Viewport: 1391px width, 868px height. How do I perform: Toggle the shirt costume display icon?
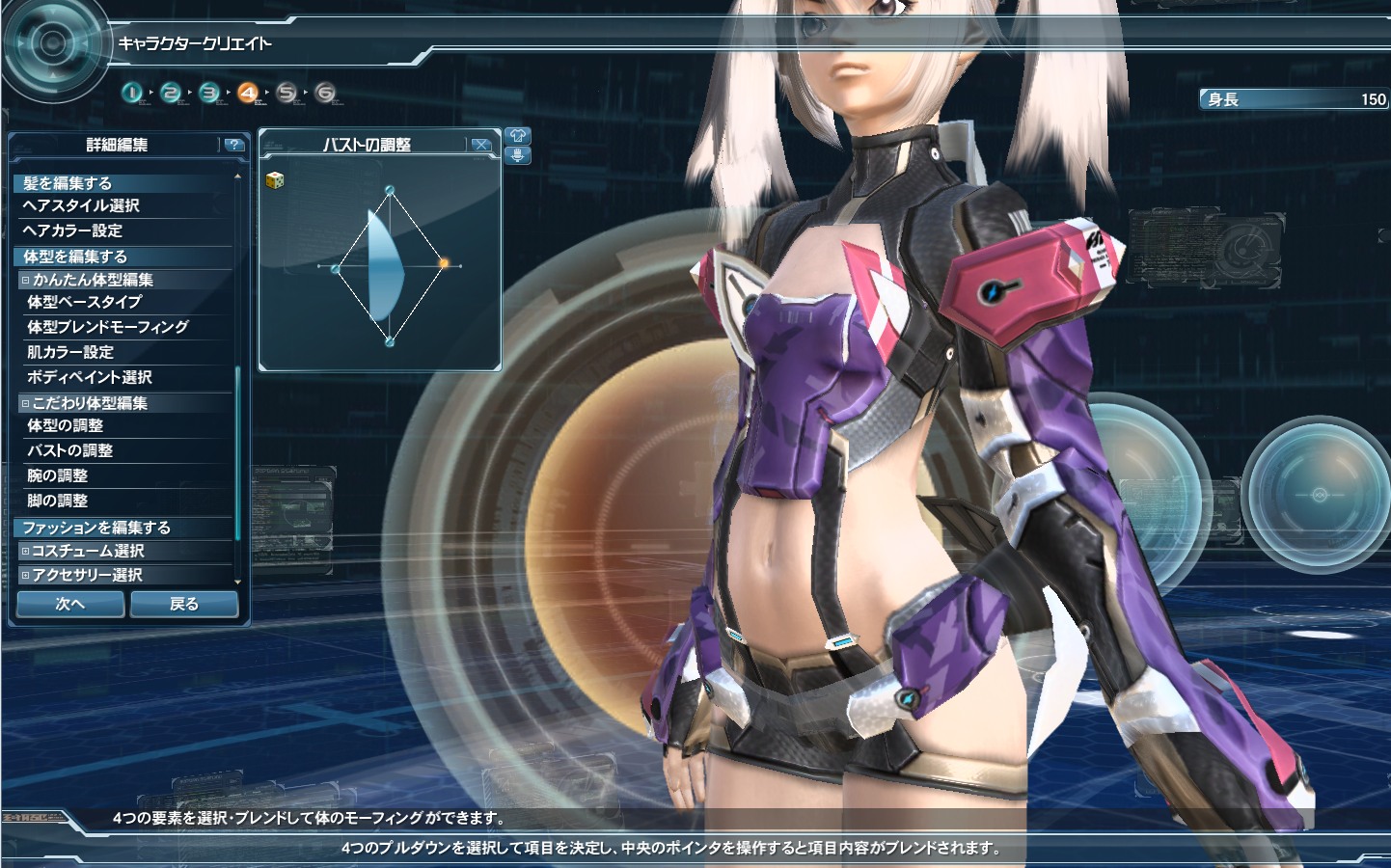coord(517,136)
